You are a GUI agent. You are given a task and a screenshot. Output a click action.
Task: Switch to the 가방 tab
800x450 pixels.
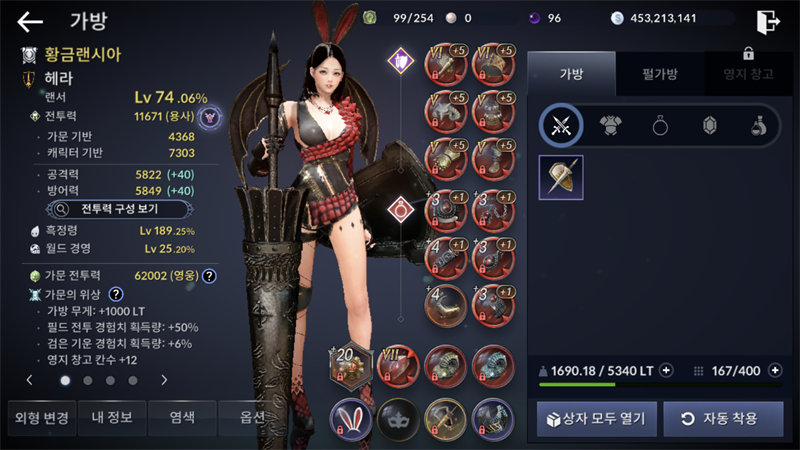point(571,73)
